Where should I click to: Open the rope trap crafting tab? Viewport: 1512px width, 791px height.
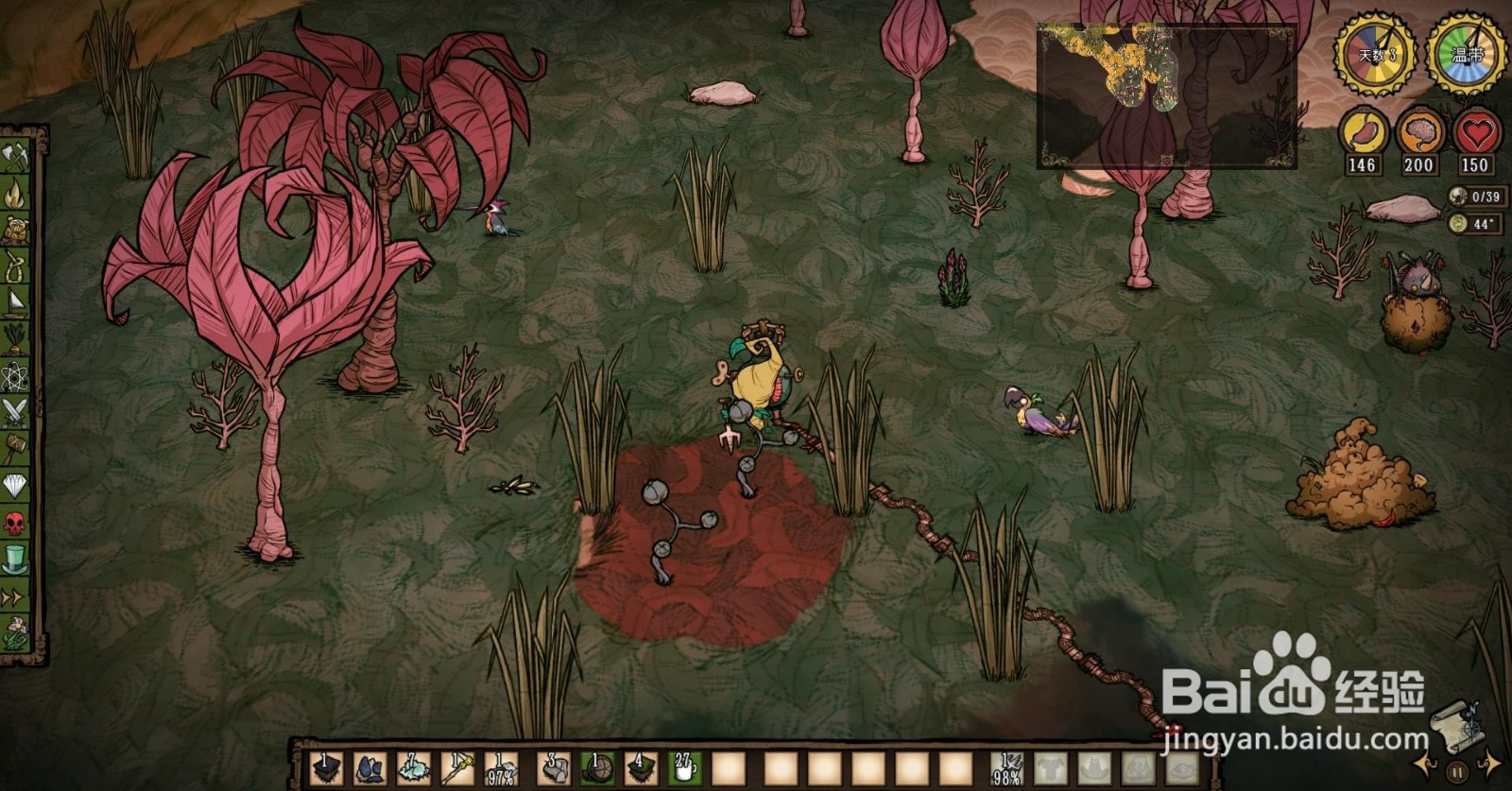pyautogui.click(x=15, y=267)
